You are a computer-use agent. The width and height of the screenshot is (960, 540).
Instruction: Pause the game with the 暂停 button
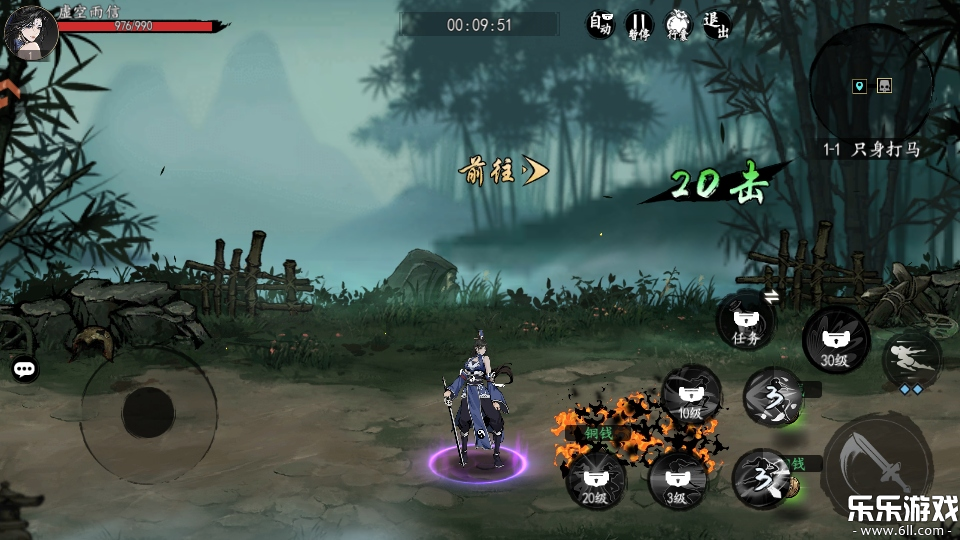(639, 24)
